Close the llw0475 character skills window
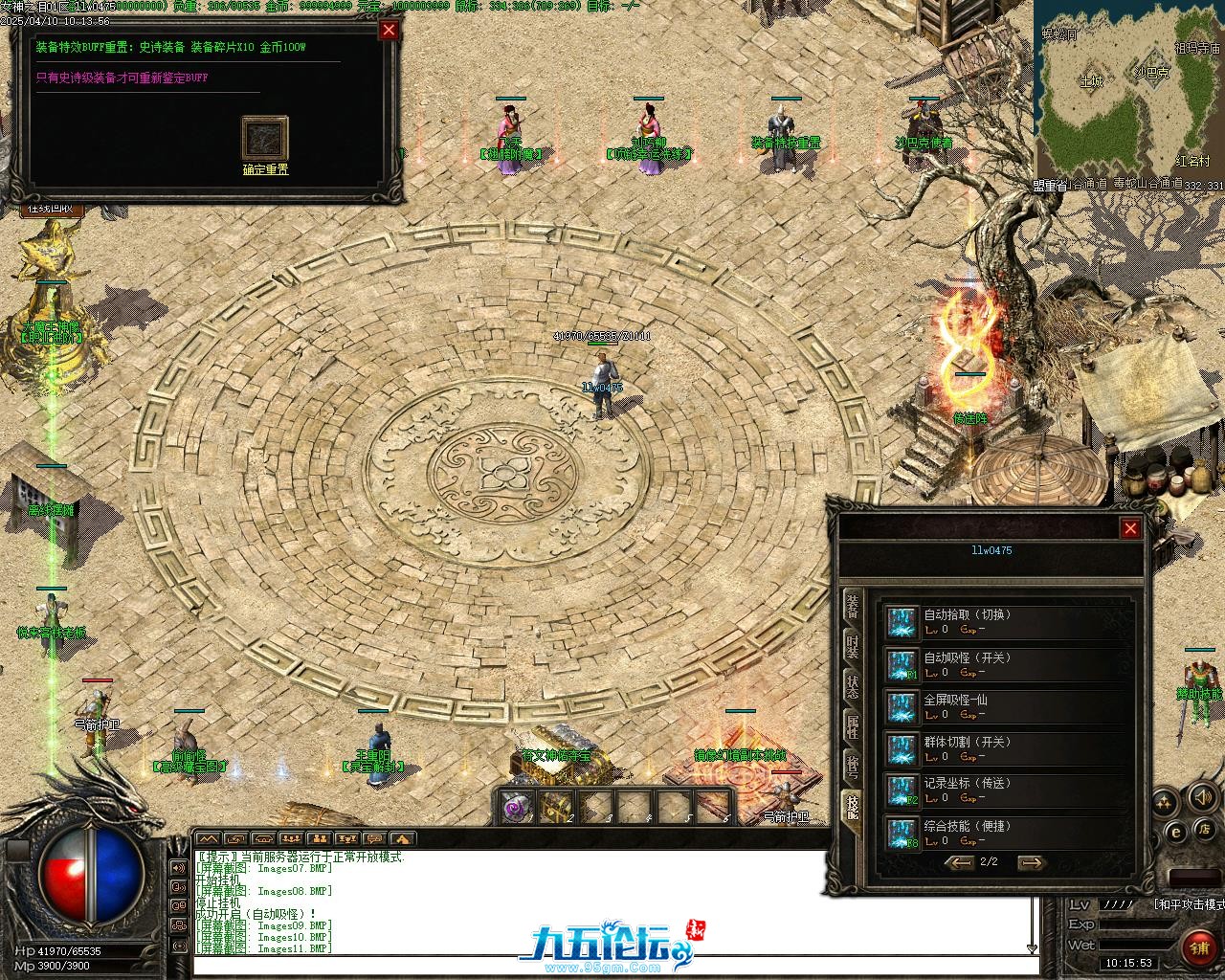The image size is (1225, 980). (x=1130, y=528)
